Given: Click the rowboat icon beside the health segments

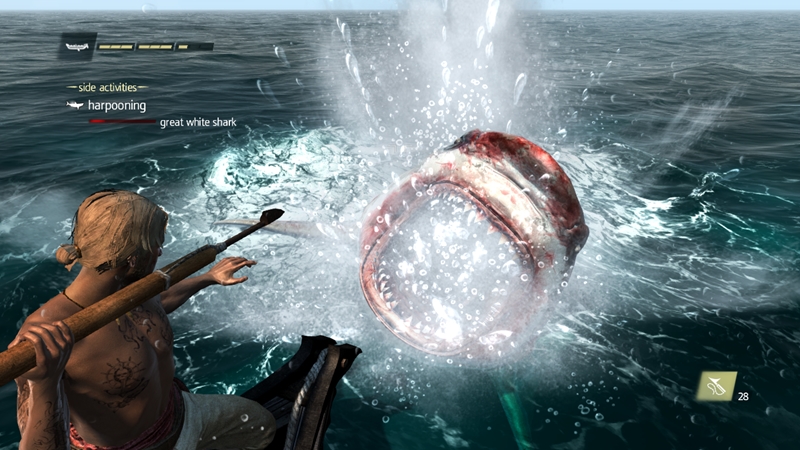Looking at the screenshot, I should 78,45.
